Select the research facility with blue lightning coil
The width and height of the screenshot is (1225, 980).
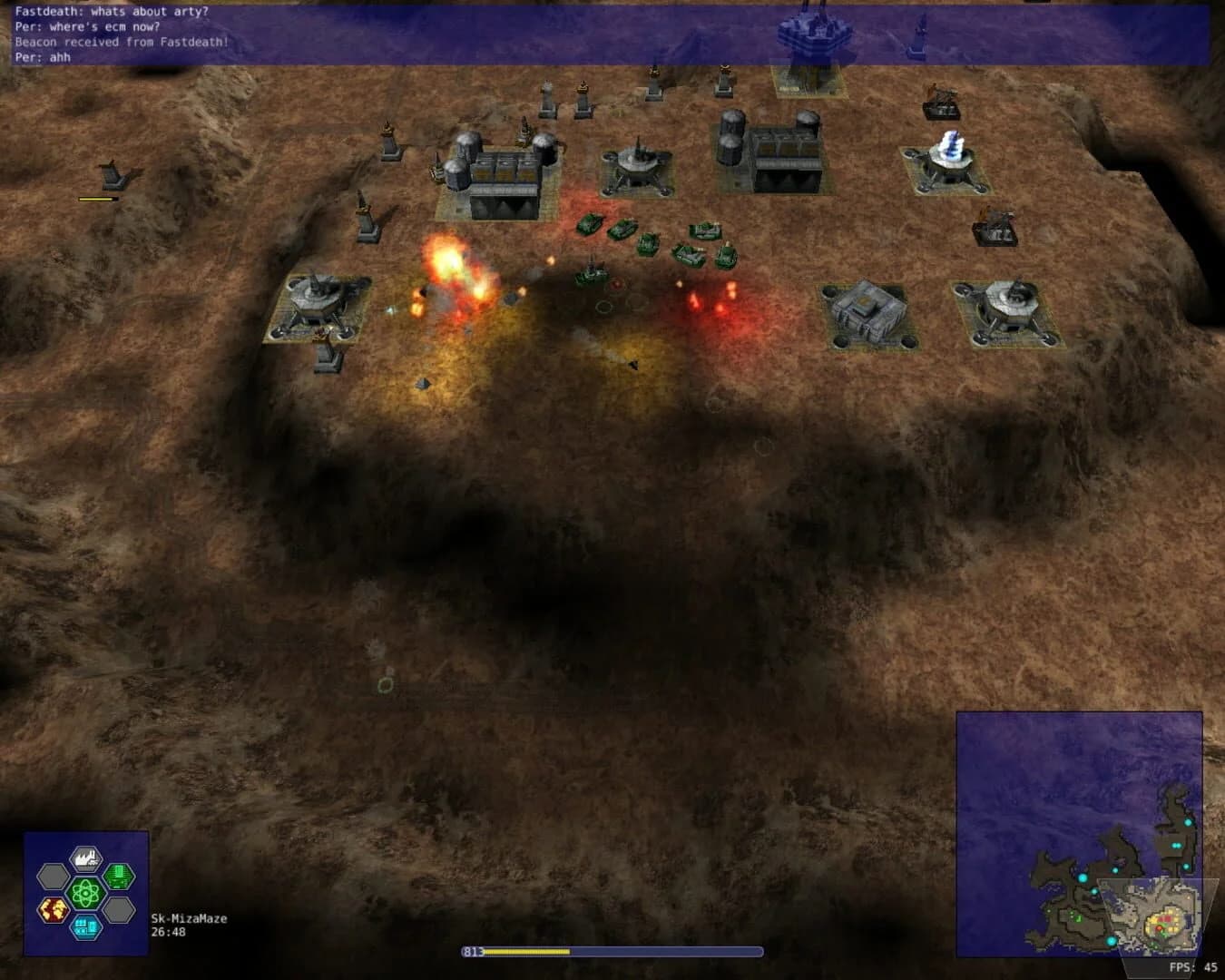coord(946,159)
